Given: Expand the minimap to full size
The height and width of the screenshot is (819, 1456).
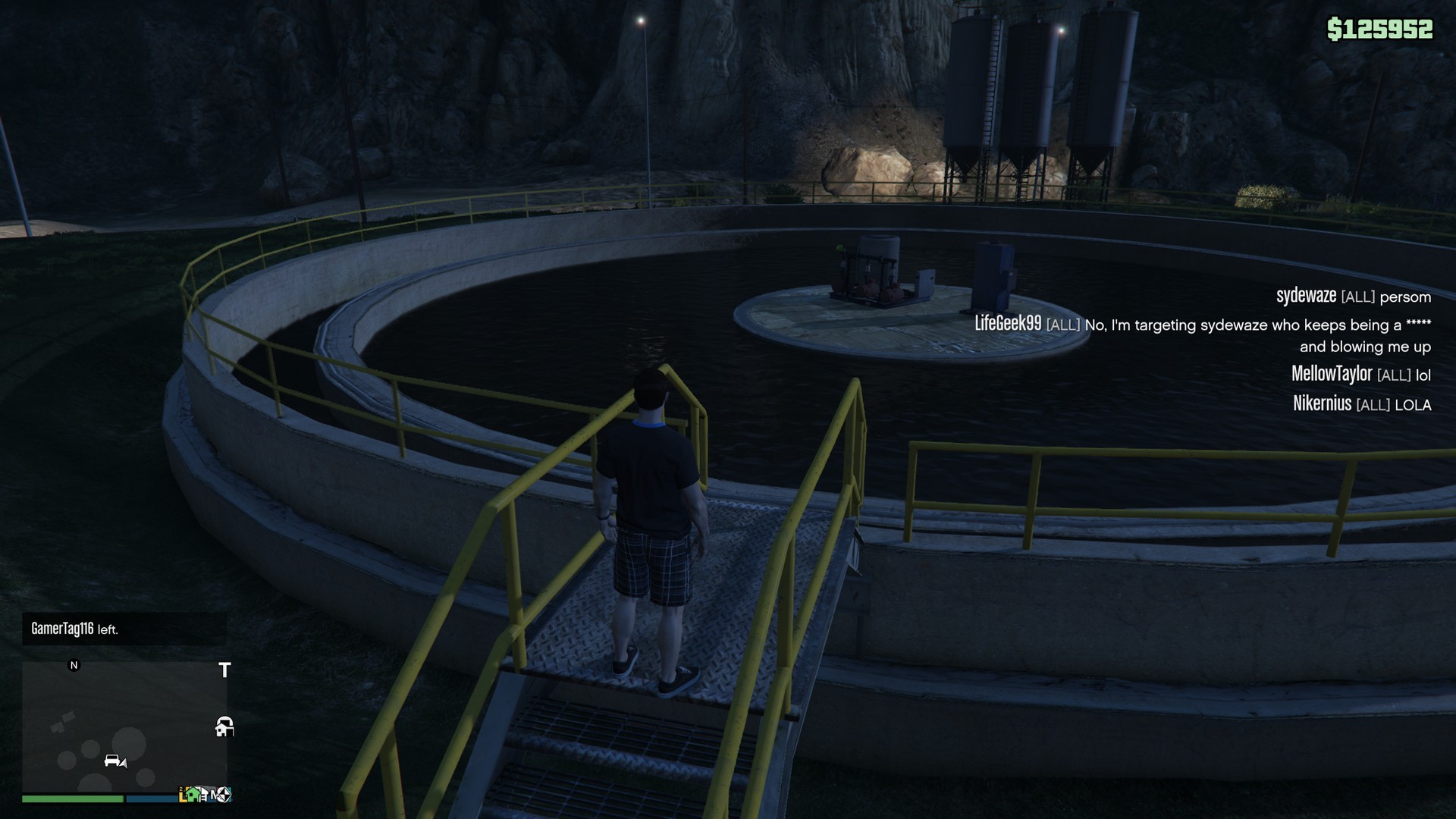Looking at the screenshot, I should (x=125, y=728).
